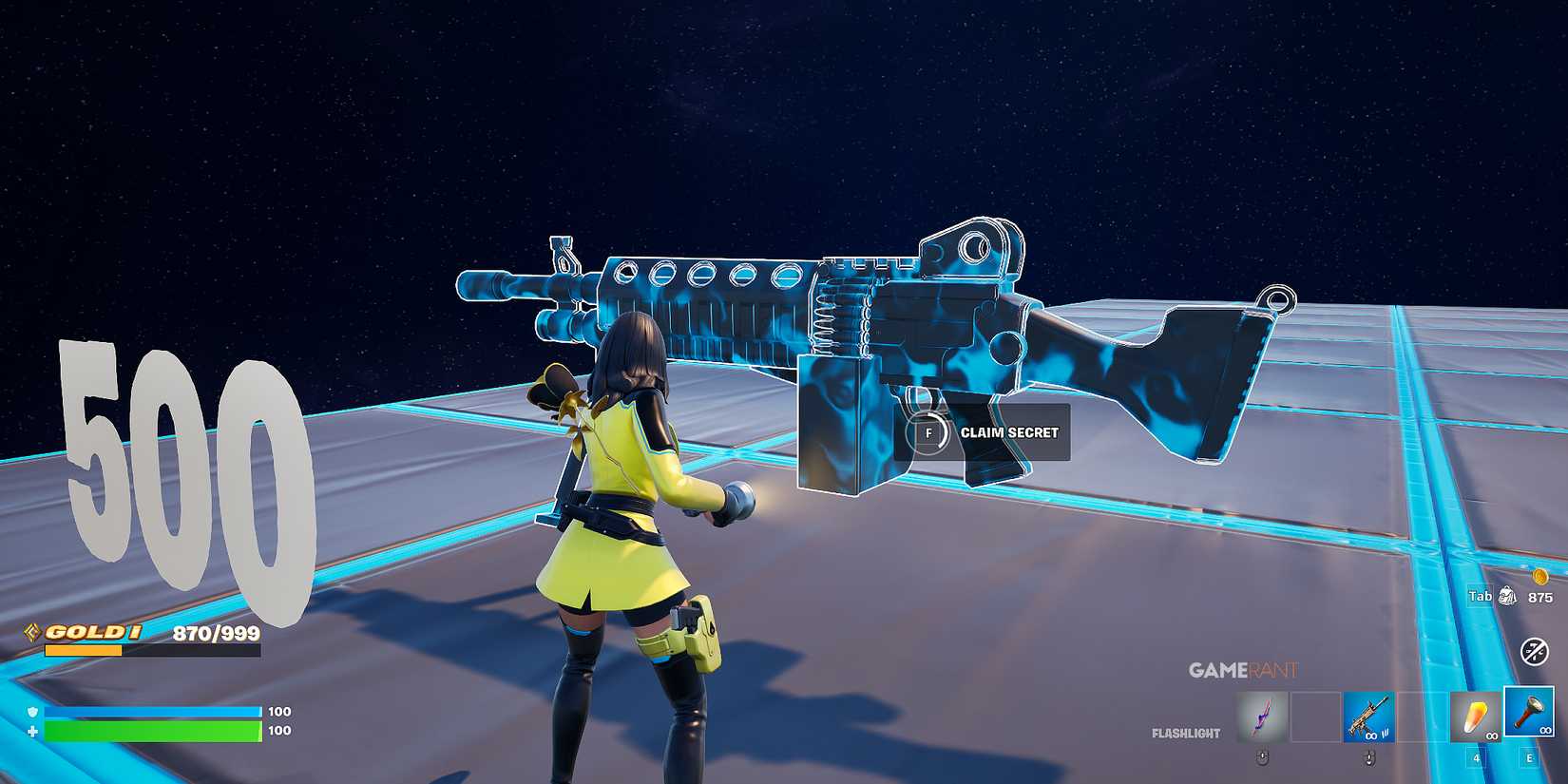Select the assault rifle in the hotbar
The image size is (1568, 784).
(1368, 717)
